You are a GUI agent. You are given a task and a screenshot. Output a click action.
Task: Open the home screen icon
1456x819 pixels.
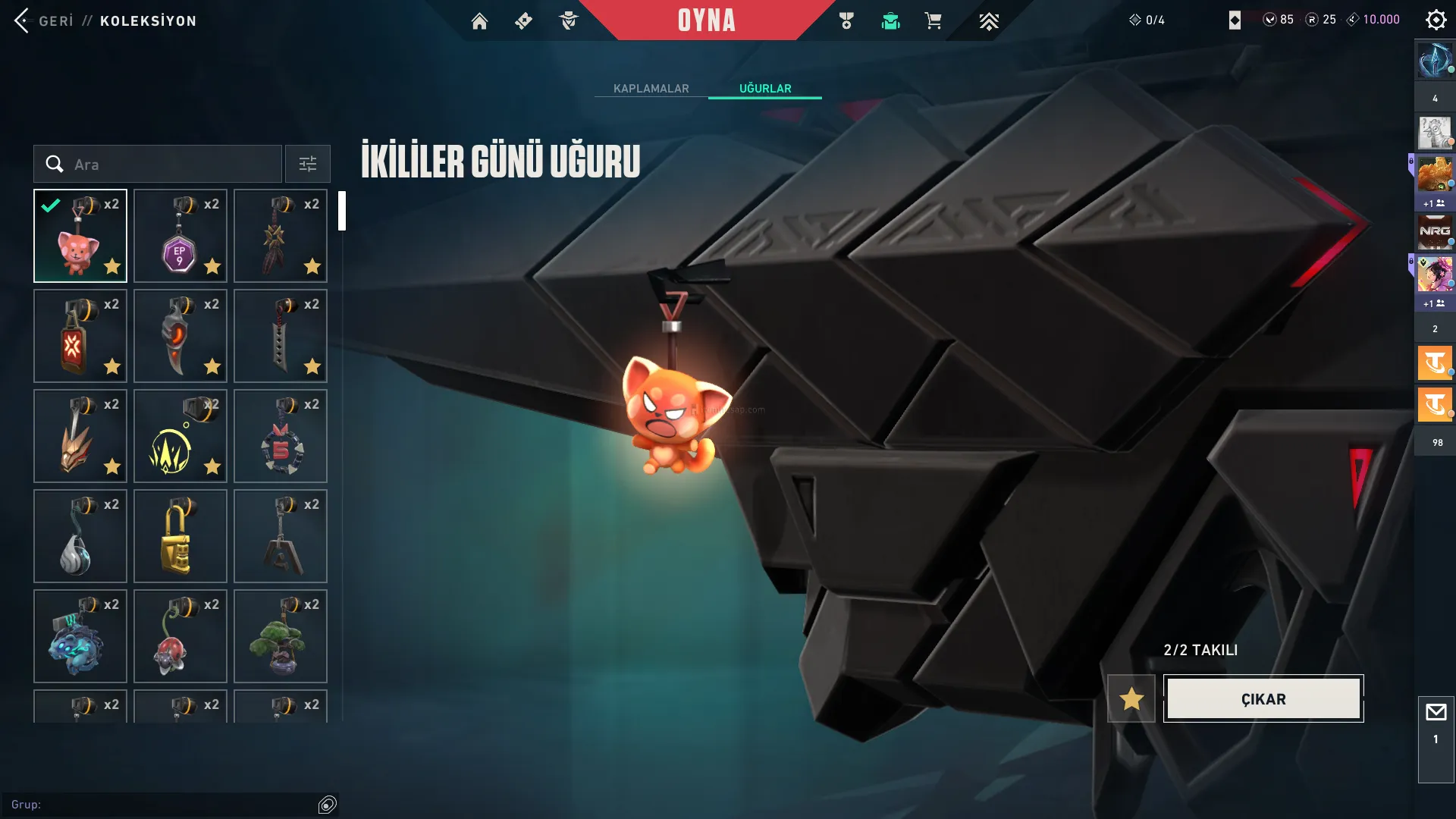(479, 20)
